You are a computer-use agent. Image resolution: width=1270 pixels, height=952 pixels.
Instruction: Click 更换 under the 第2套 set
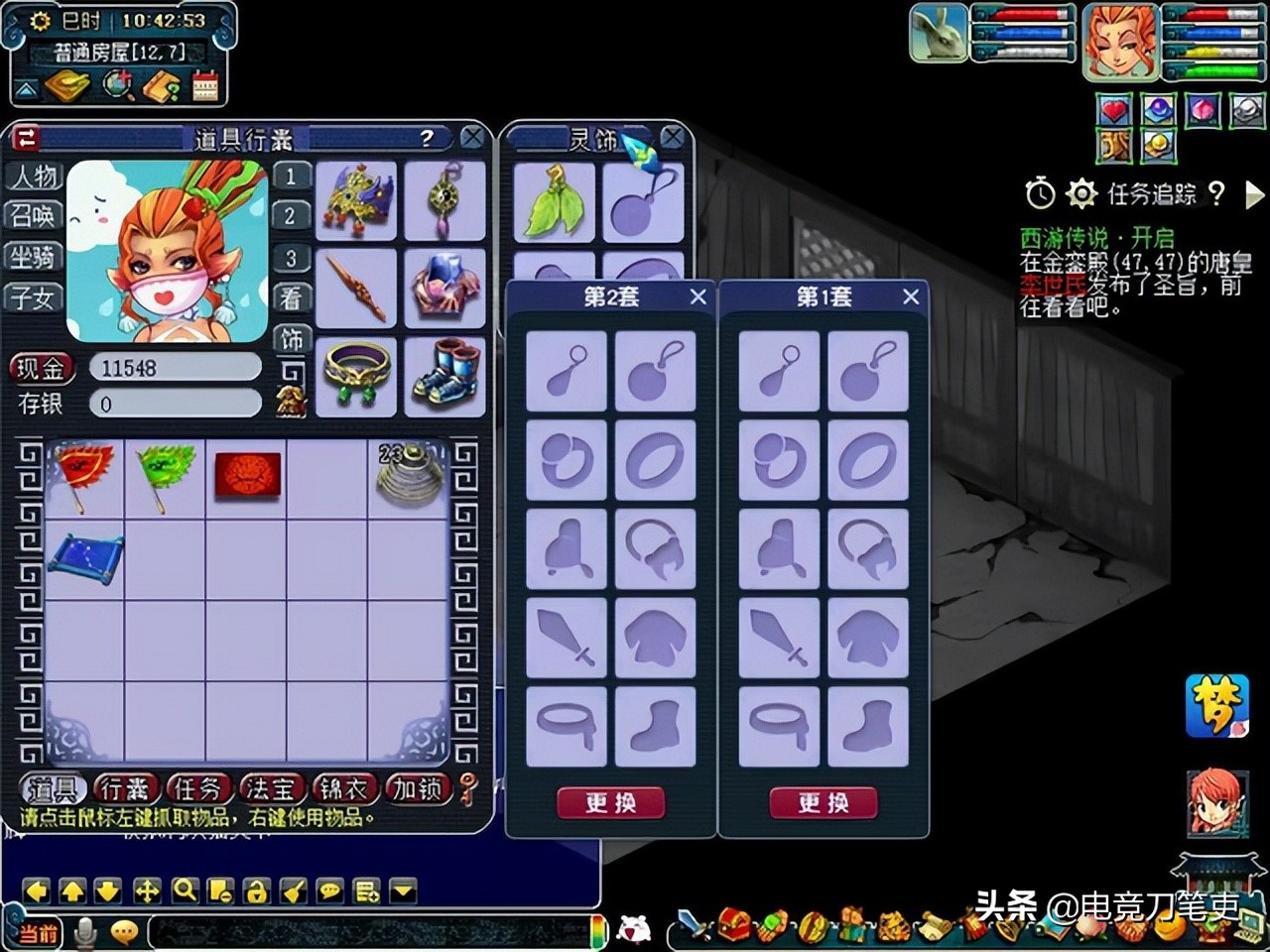610,802
